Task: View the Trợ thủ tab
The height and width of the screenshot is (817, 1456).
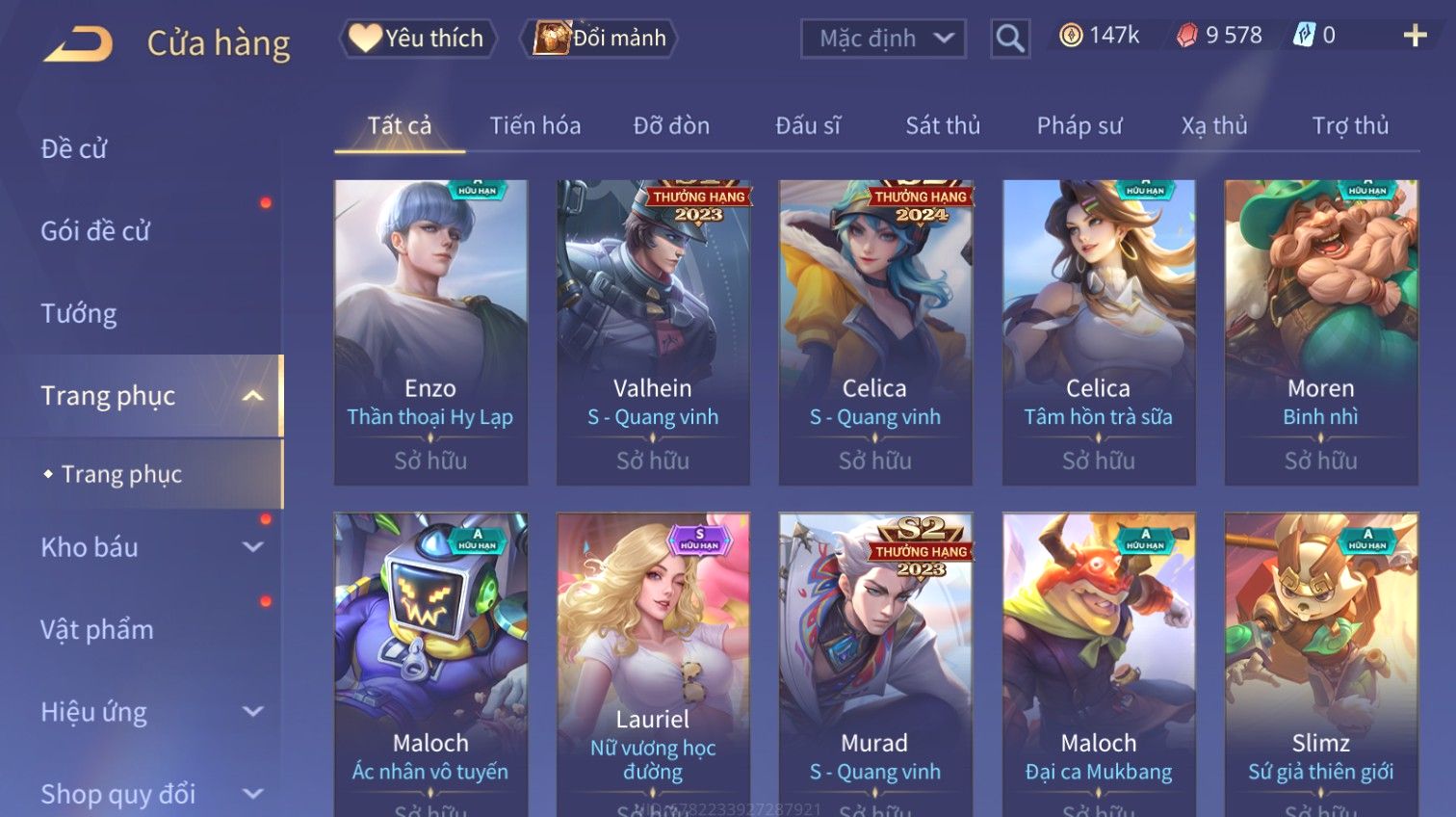Action: click(x=1350, y=126)
